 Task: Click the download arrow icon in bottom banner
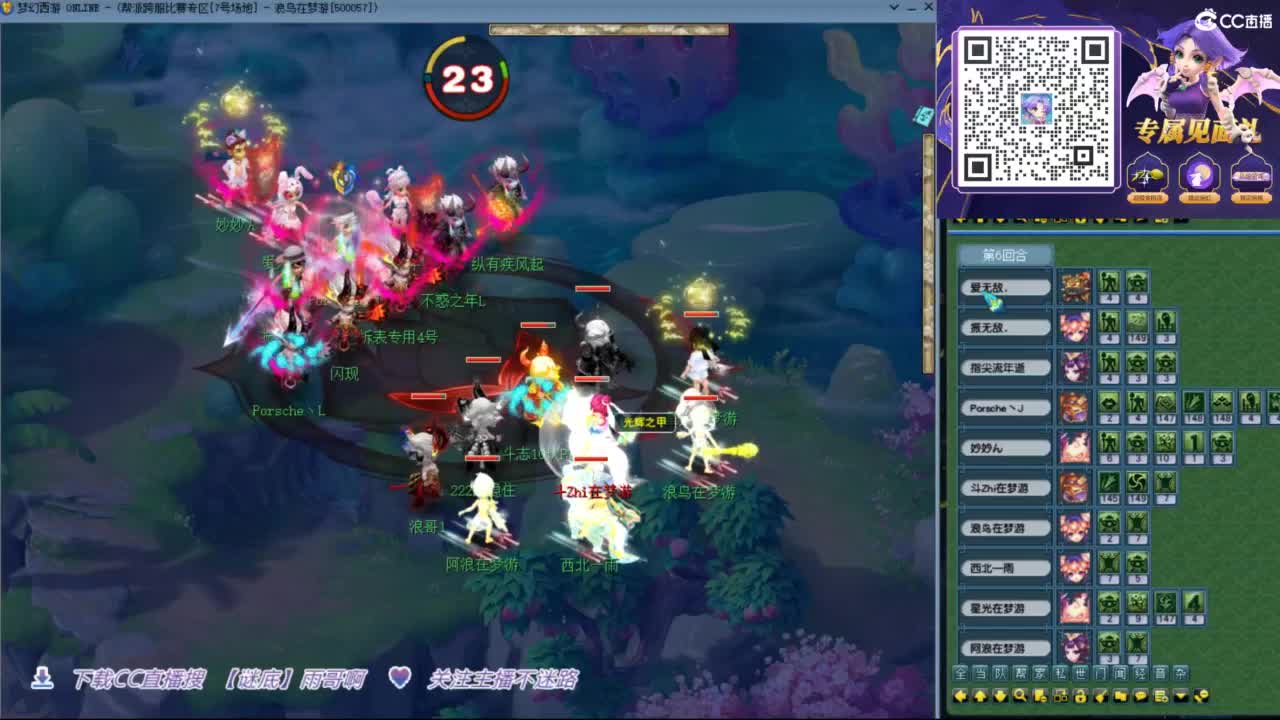point(41,676)
